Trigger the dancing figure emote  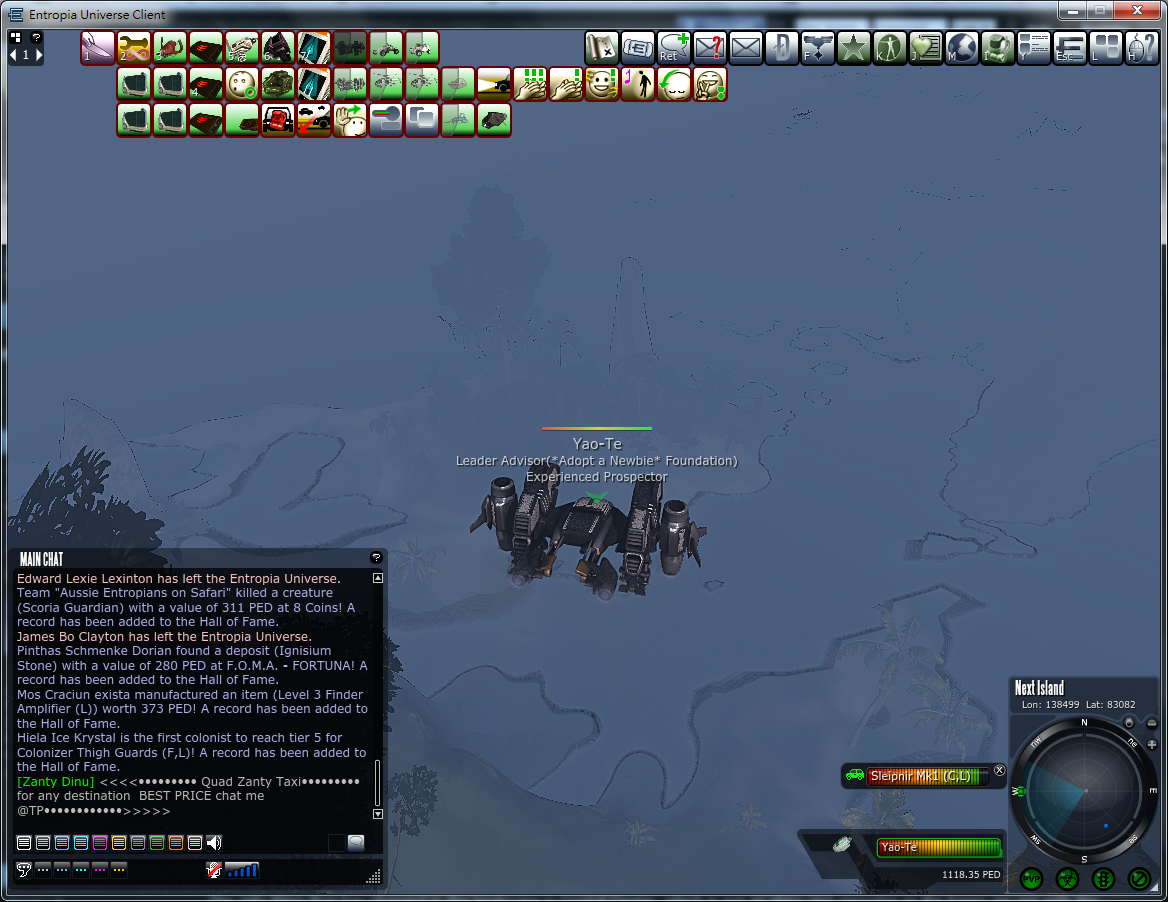[638, 84]
